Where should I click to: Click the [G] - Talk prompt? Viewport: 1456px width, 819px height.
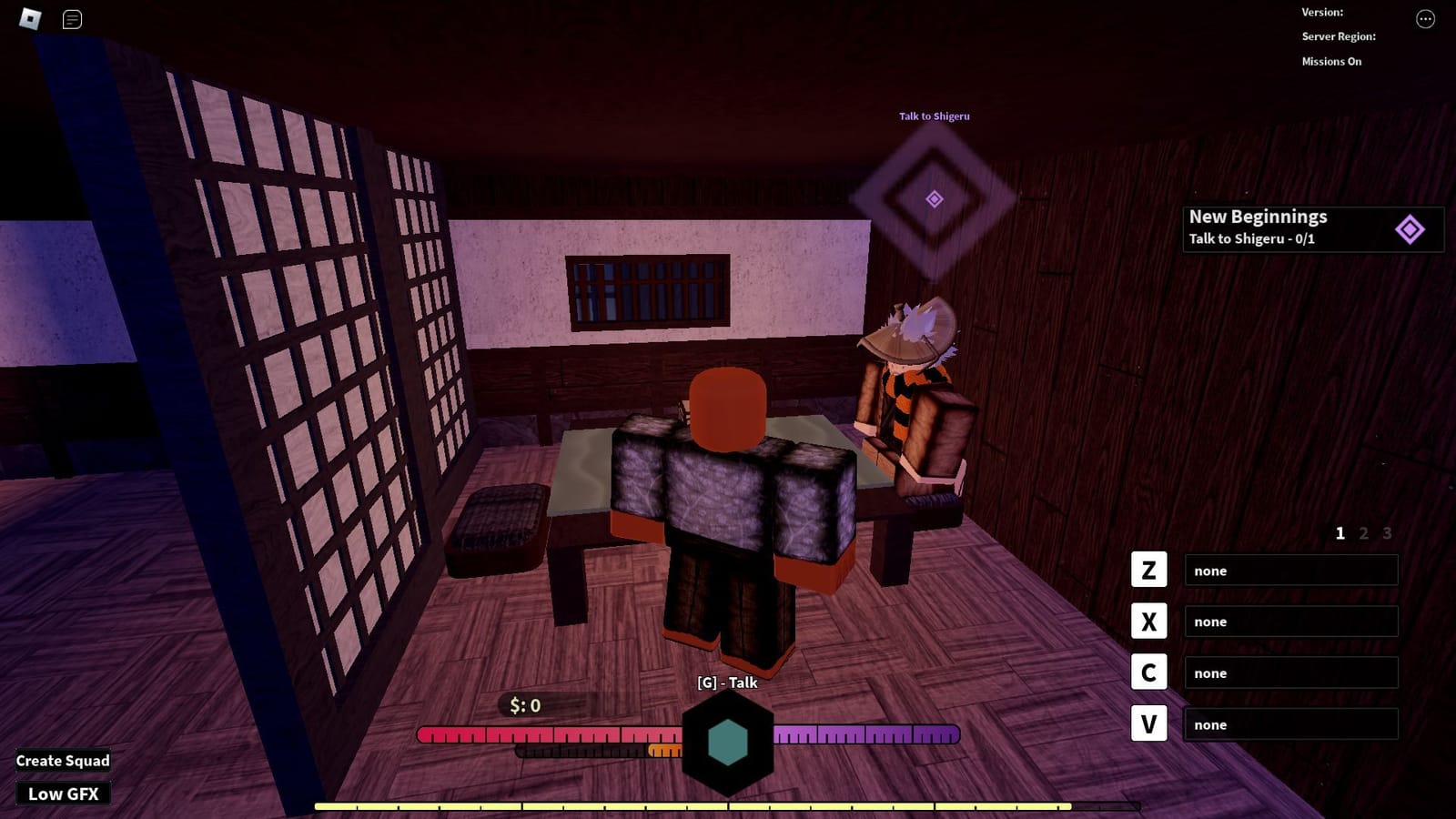pyautogui.click(x=726, y=682)
